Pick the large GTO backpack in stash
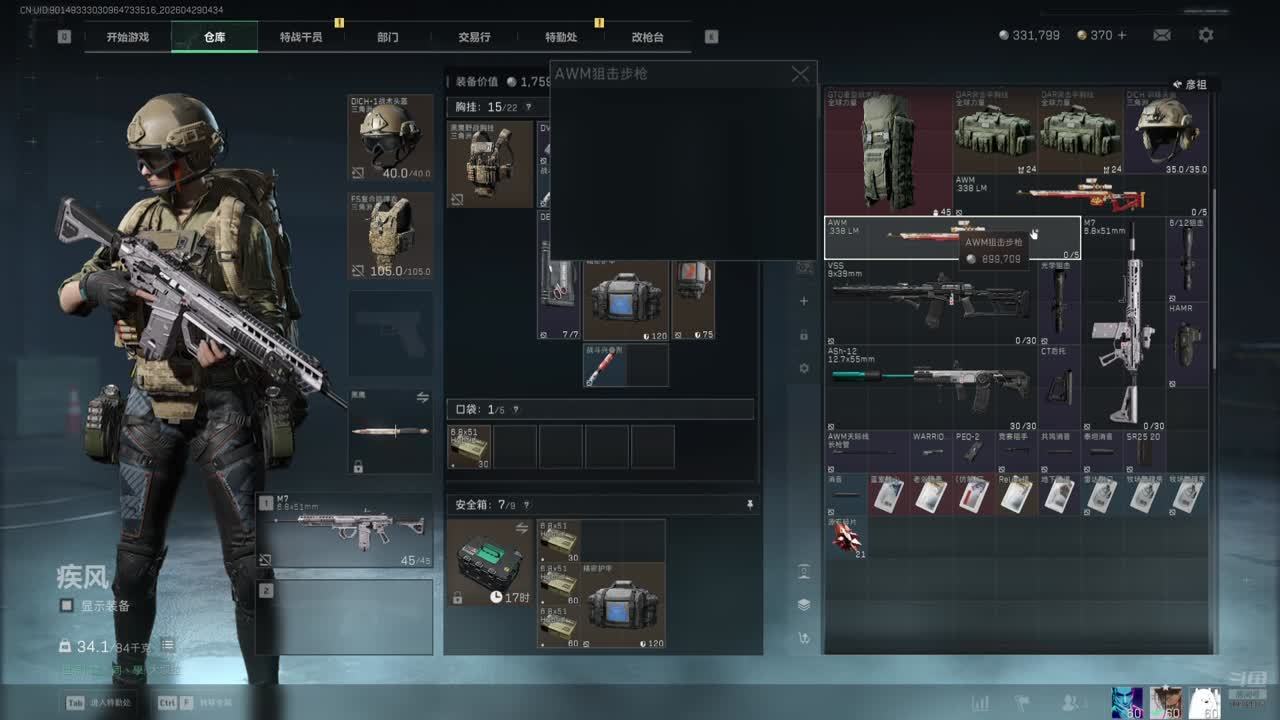1280x720 pixels. pyautogui.click(x=887, y=152)
